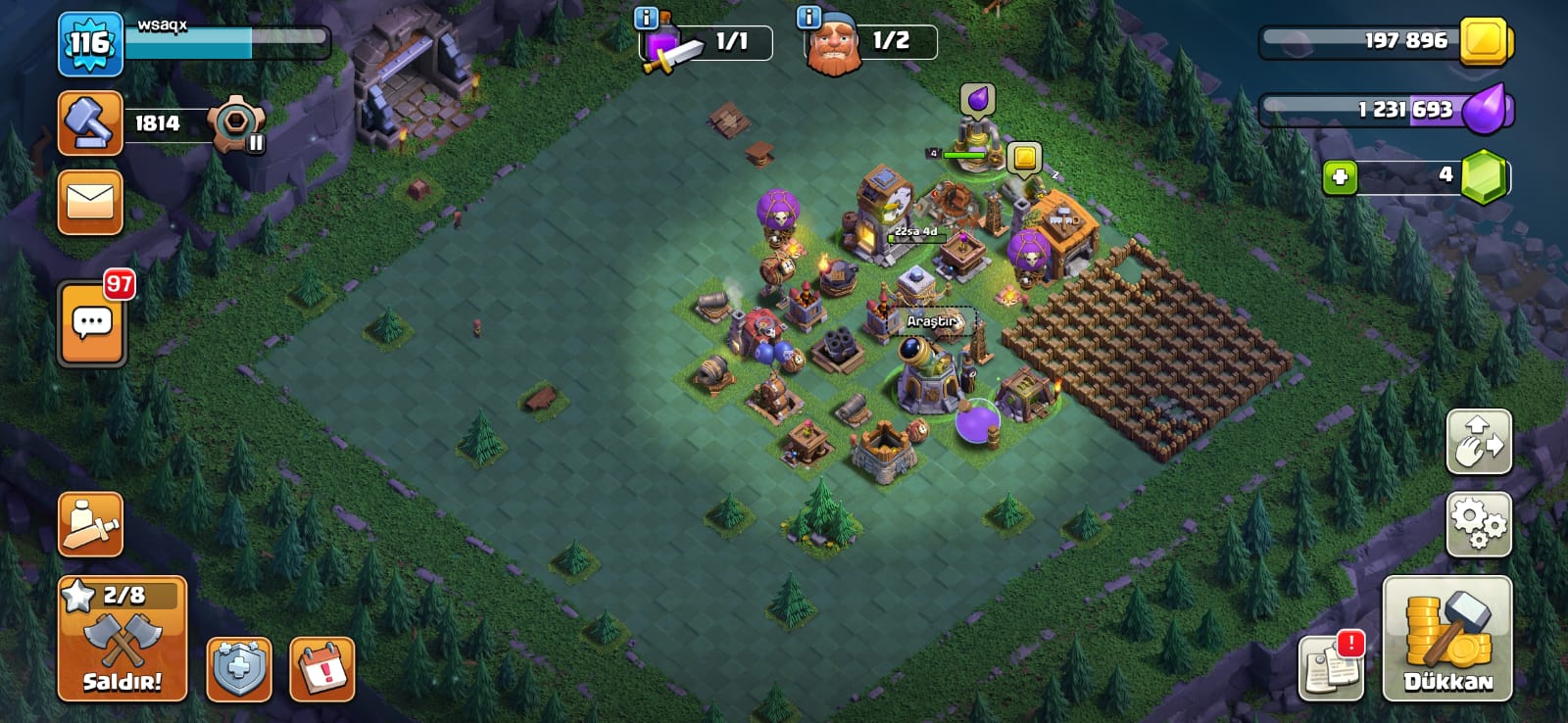
Task: Show lab info next to 1/1
Action: [x=646, y=18]
